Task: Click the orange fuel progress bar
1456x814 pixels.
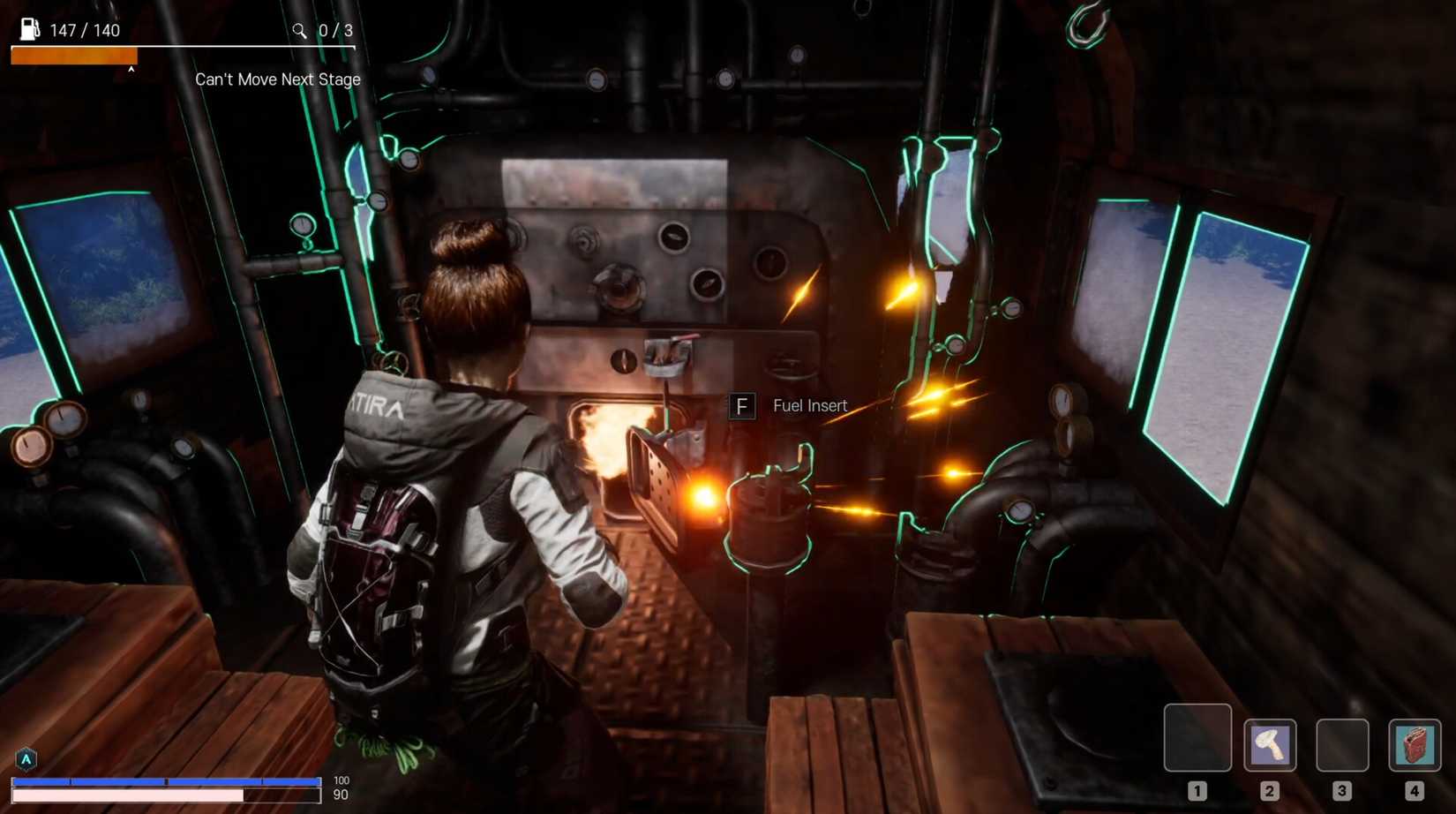Action: tap(73, 55)
